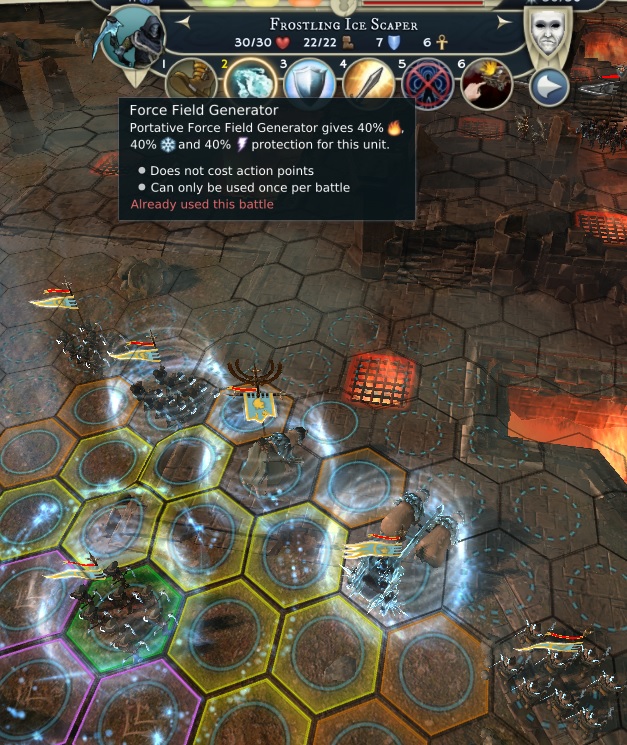Cycle to next unit with the right arrow
The image size is (627, 745).
508,22
